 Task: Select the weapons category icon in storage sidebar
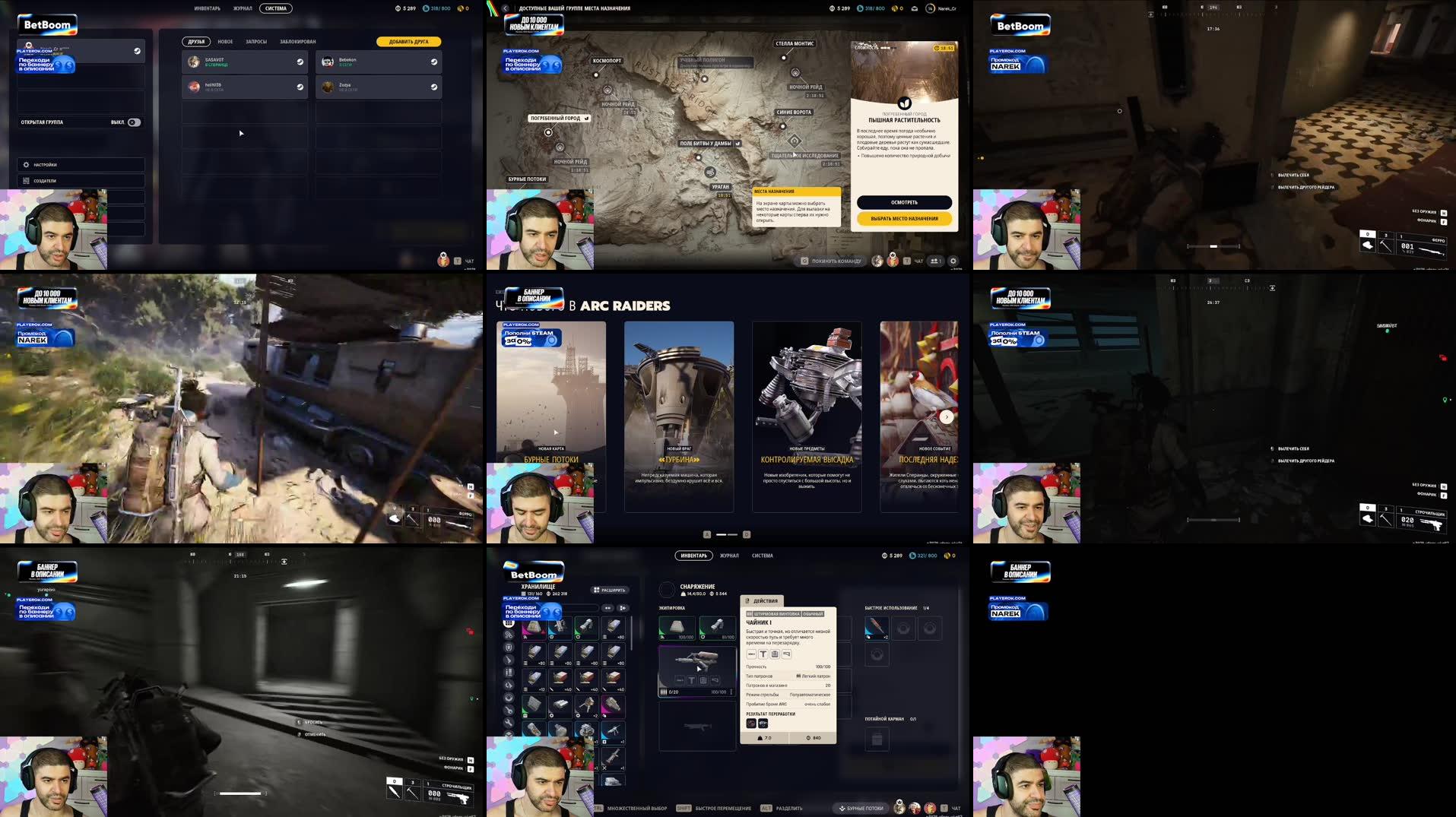pyautogui.click(x=509, y=660)
